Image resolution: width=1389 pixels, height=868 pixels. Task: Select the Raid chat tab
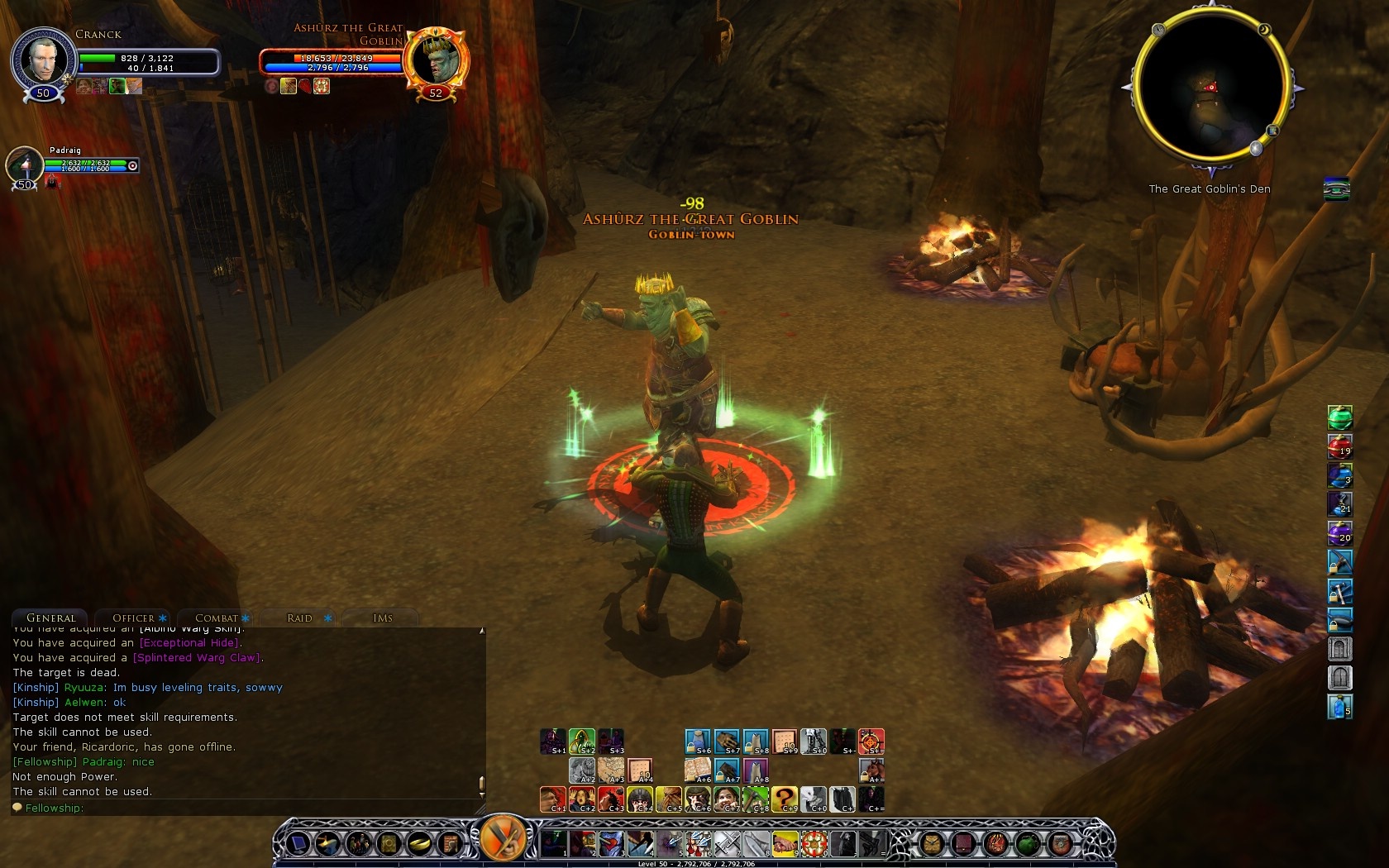(x=299, y=618)
